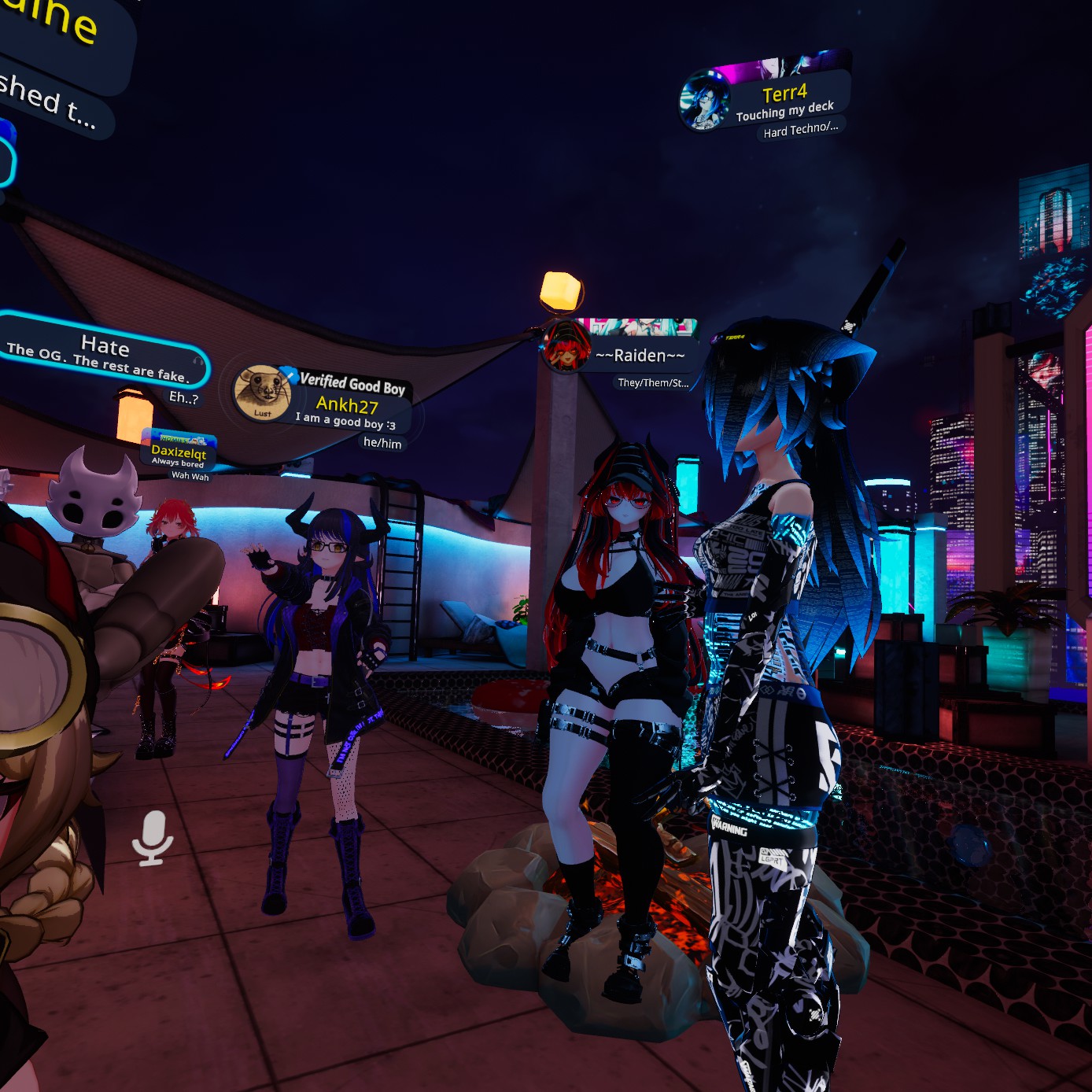Choose Ankh27's nameplate
This screenshot has width=1092, height=1092.
(348, 405)
